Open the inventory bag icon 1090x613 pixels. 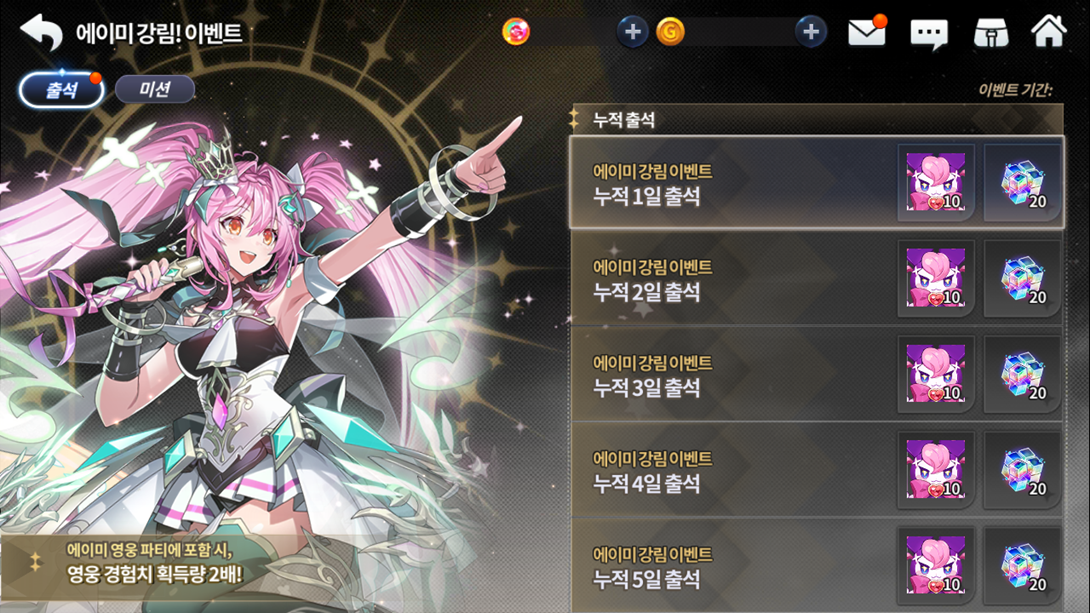990,33
